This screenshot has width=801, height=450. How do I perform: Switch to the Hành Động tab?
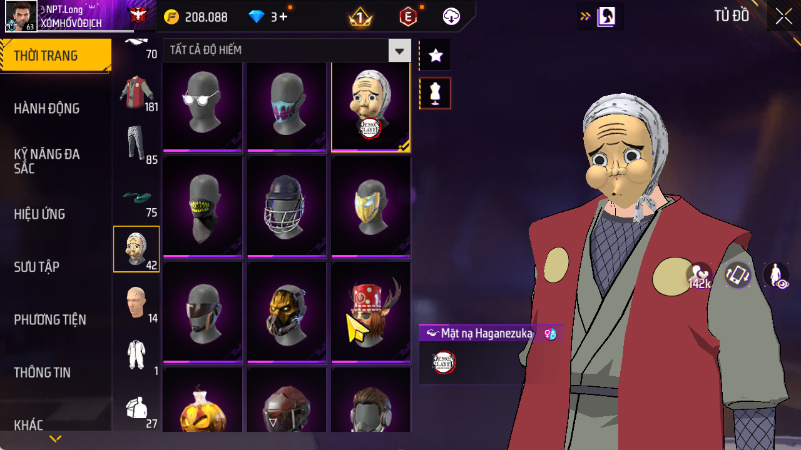[x=47, y=108]
